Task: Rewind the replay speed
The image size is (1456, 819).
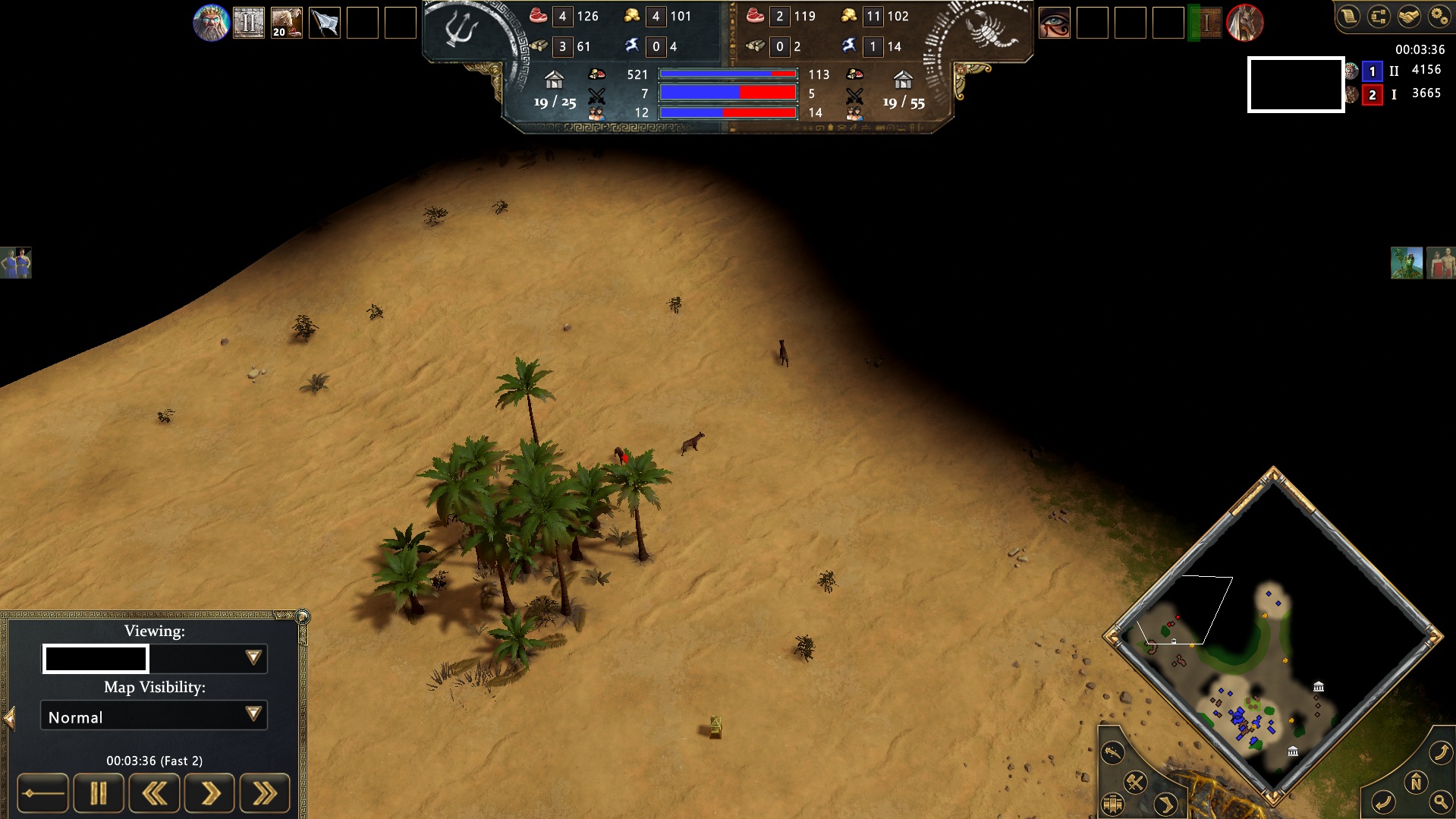Action: click(x=154, y=792)
